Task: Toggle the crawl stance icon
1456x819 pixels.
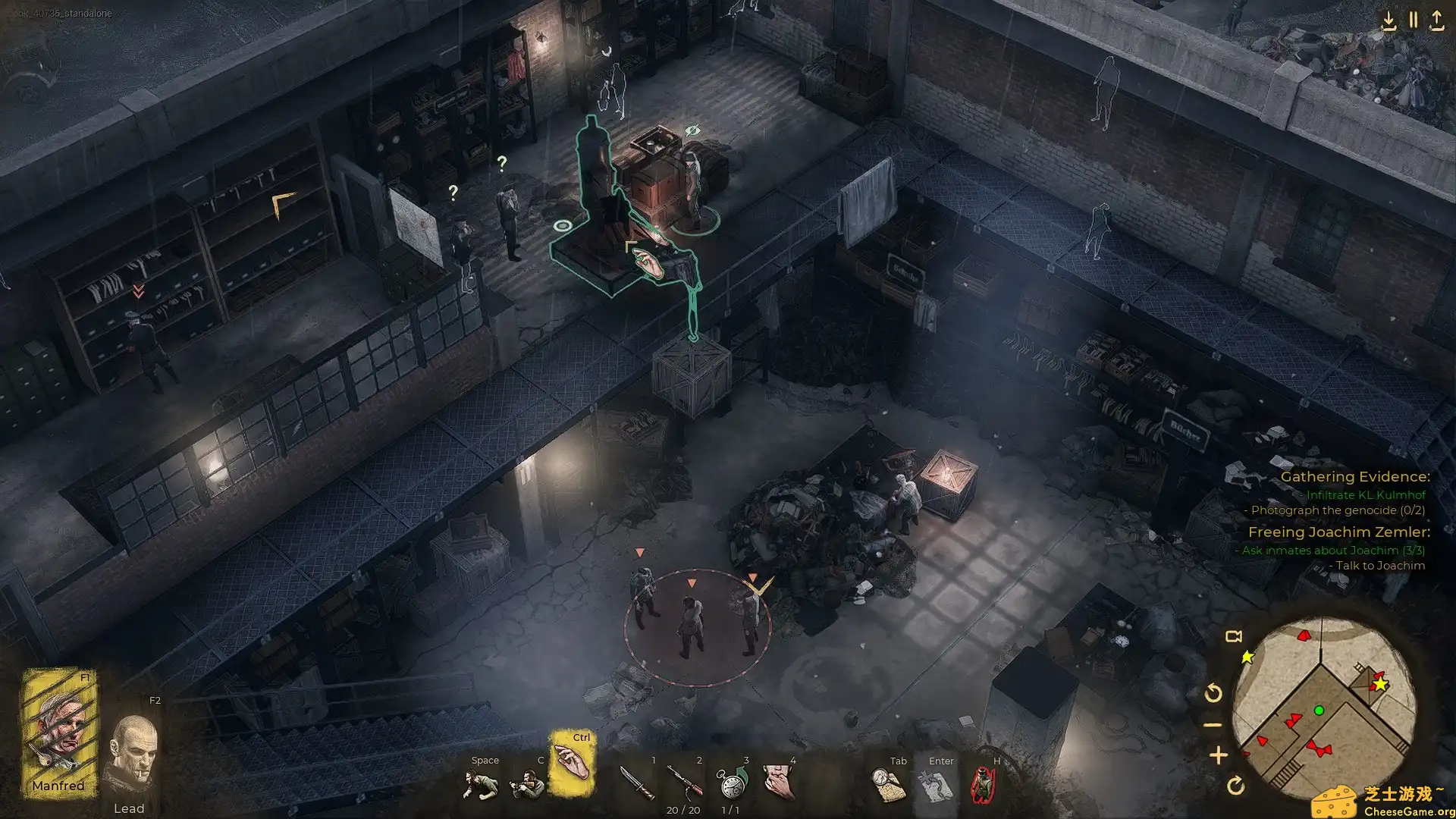Action: 480,785
